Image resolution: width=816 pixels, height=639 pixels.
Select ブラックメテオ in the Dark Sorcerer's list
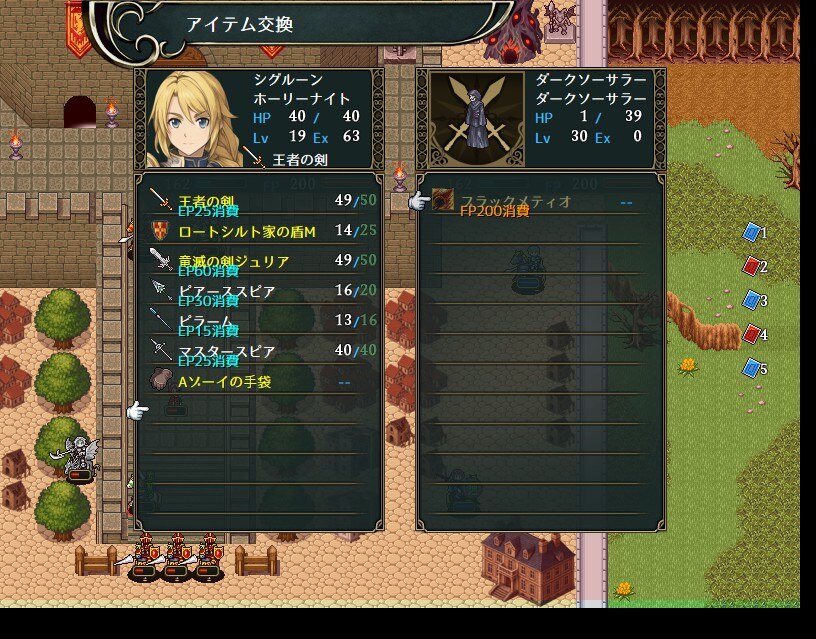(x=540, y=202)
